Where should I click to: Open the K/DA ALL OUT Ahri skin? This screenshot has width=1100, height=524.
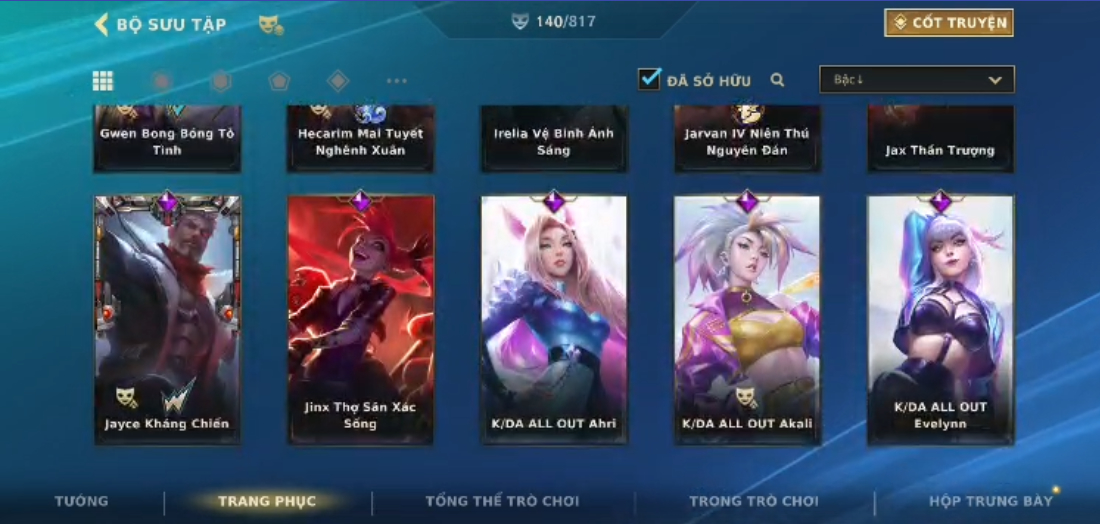(554, 318)
